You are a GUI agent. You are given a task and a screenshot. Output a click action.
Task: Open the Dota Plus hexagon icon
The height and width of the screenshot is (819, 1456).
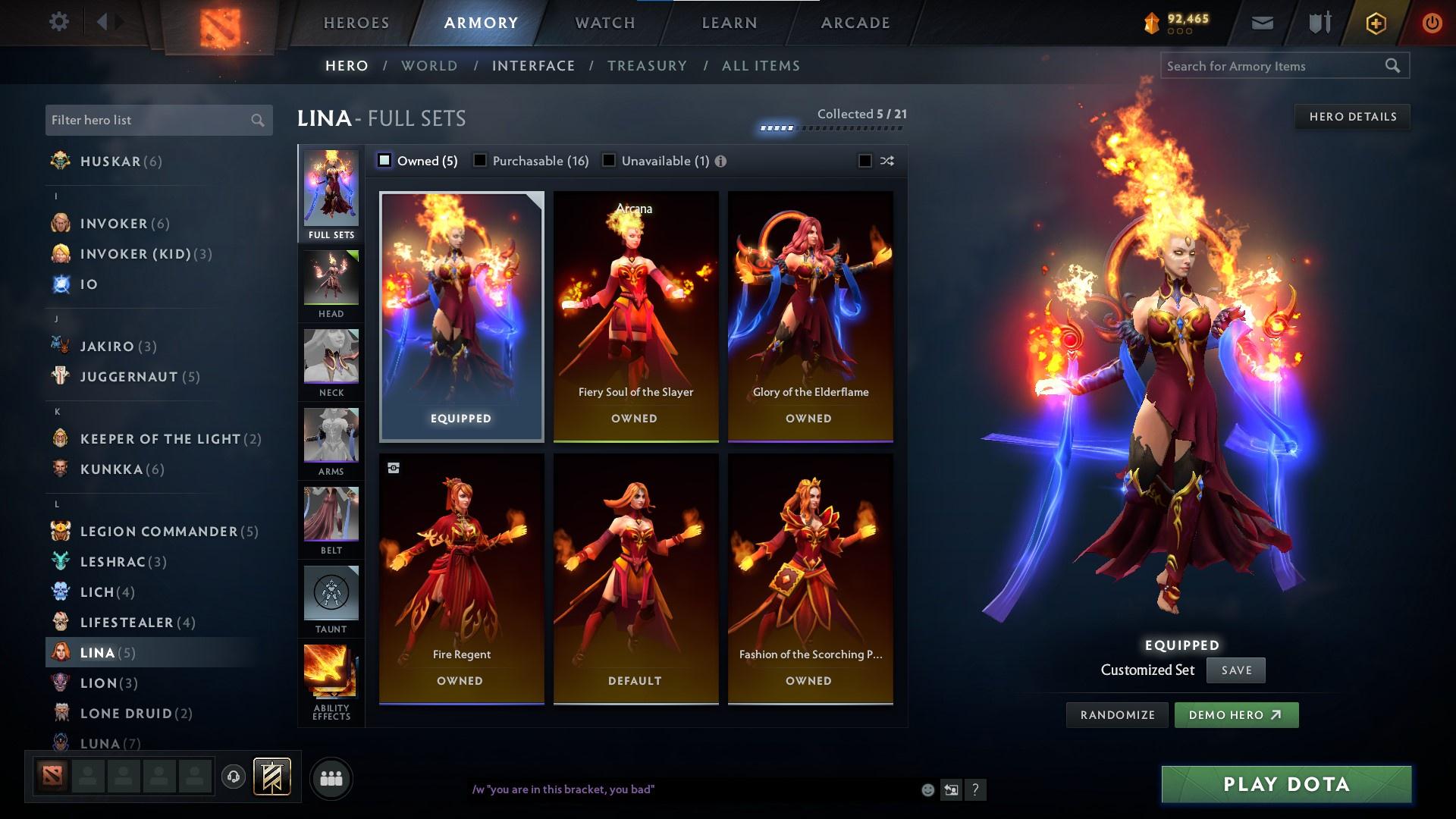(x=1376, y=22)
